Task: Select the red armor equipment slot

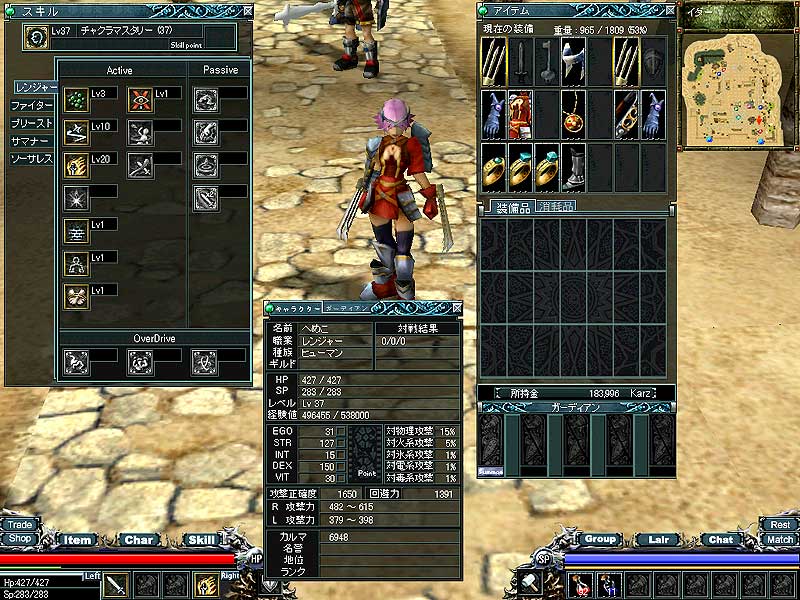Action: coord(520,113)
